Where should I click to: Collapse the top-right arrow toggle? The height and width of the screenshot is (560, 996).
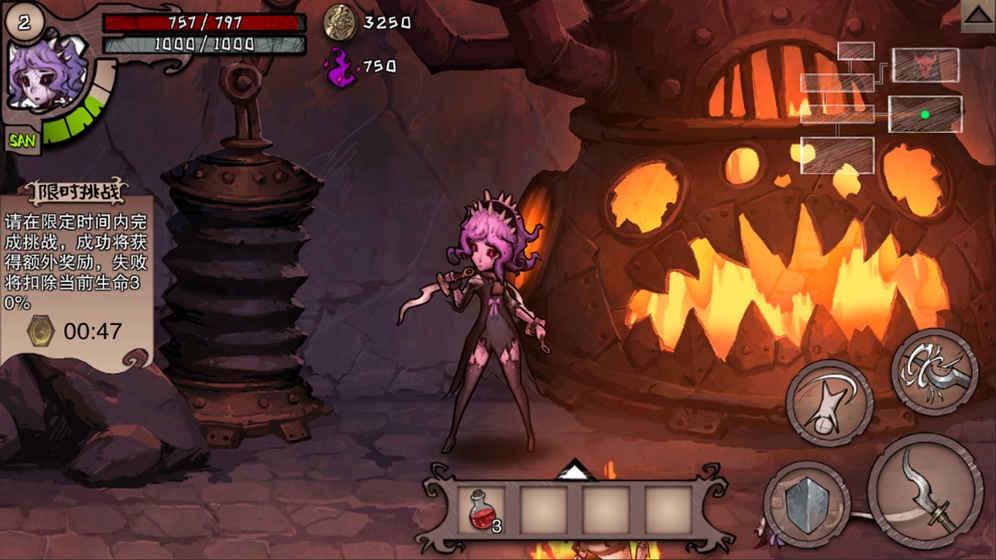point(977,14)
